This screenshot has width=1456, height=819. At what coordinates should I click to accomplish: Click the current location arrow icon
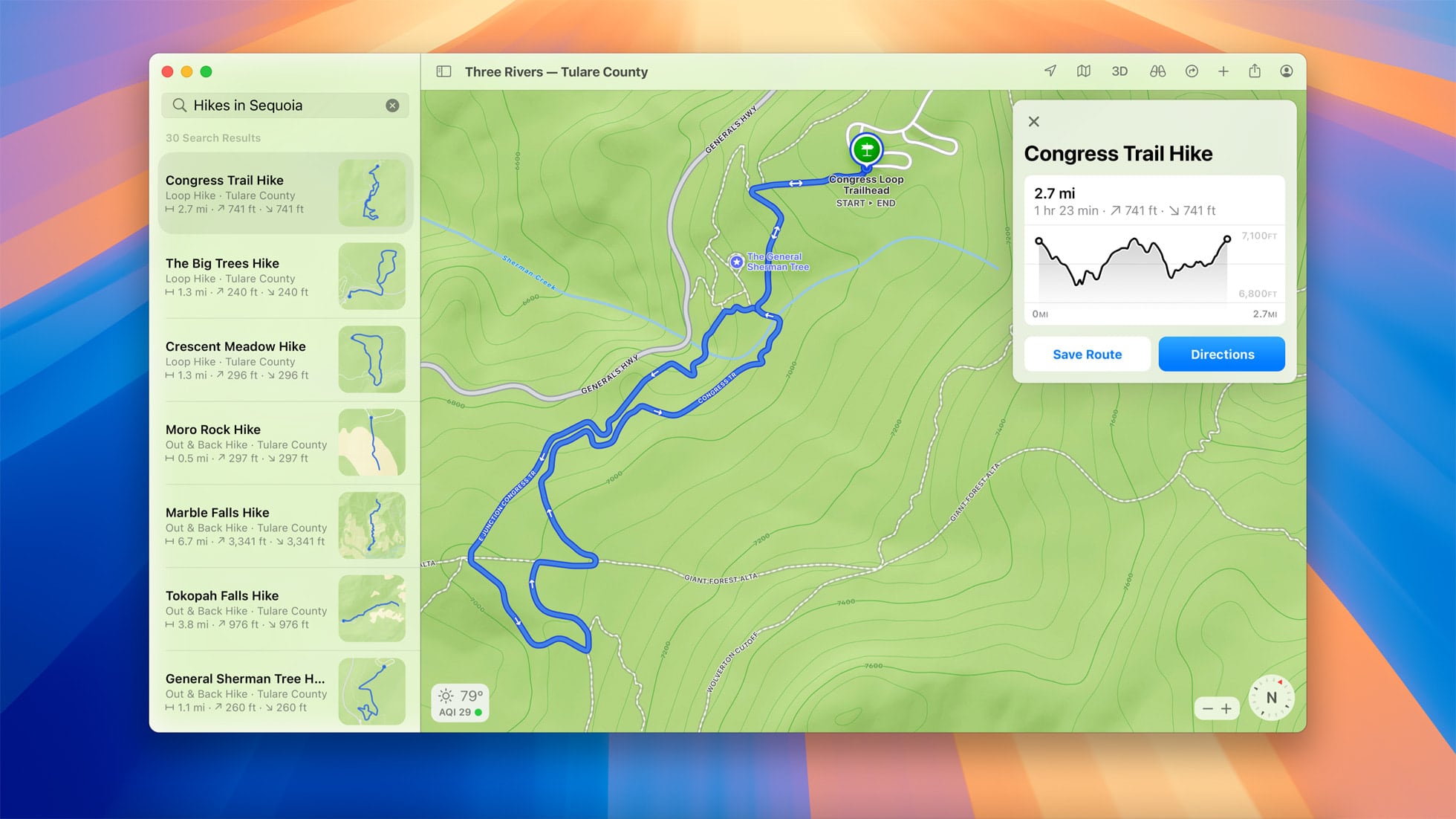pyautogui.click(x=1050, y=71)
